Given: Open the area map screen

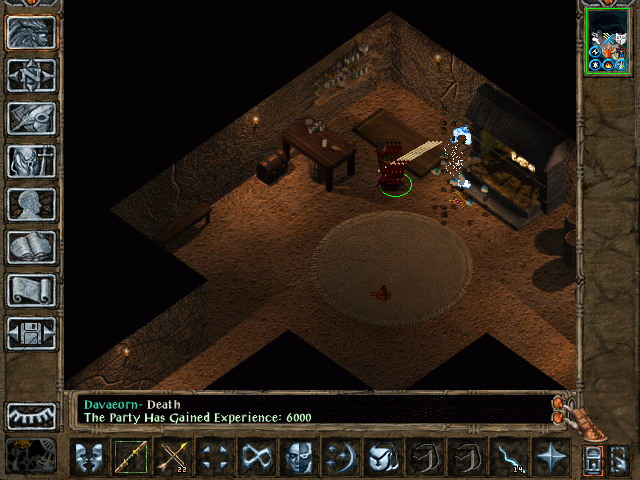Looking at the screenshot, I should point(32,75).
